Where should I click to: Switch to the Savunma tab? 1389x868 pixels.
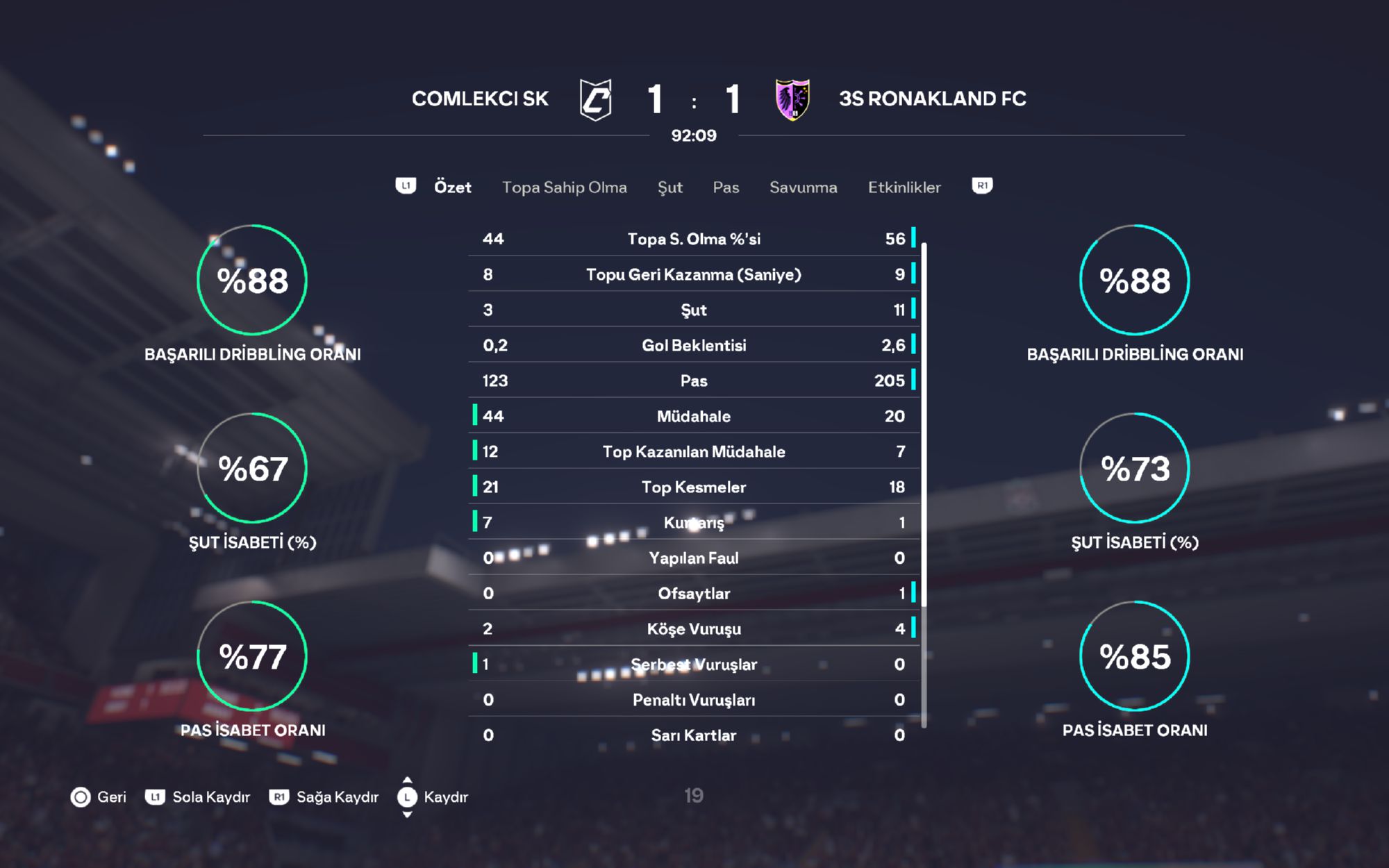[x=803, y=187]
